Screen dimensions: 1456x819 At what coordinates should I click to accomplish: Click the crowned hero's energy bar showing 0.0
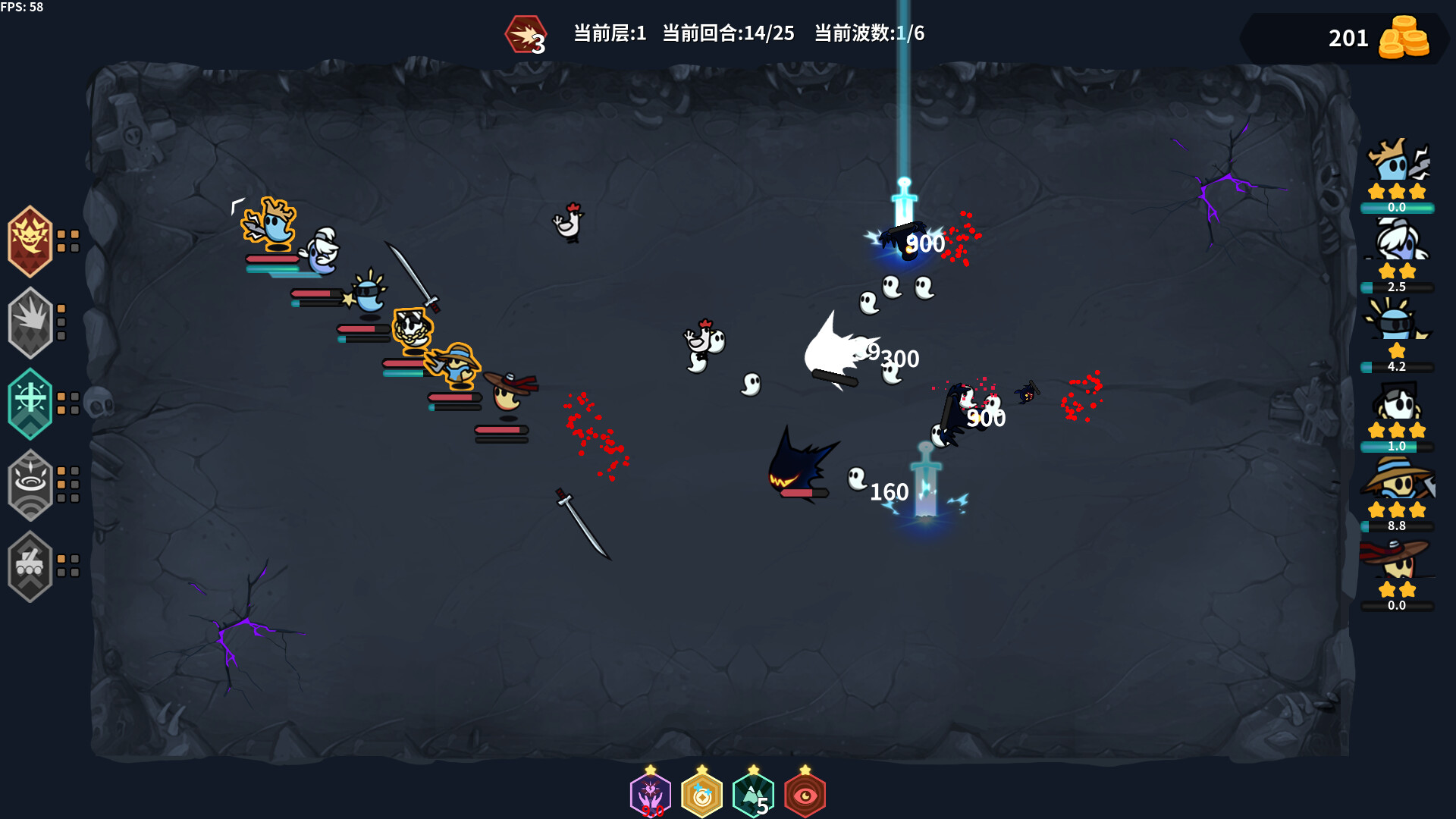[1398, 206]
